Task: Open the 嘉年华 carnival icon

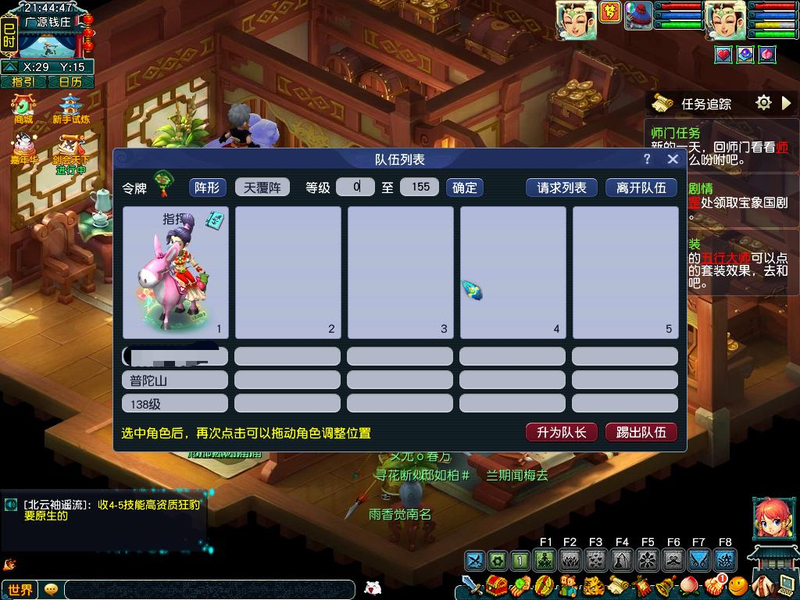Action: 22,148
